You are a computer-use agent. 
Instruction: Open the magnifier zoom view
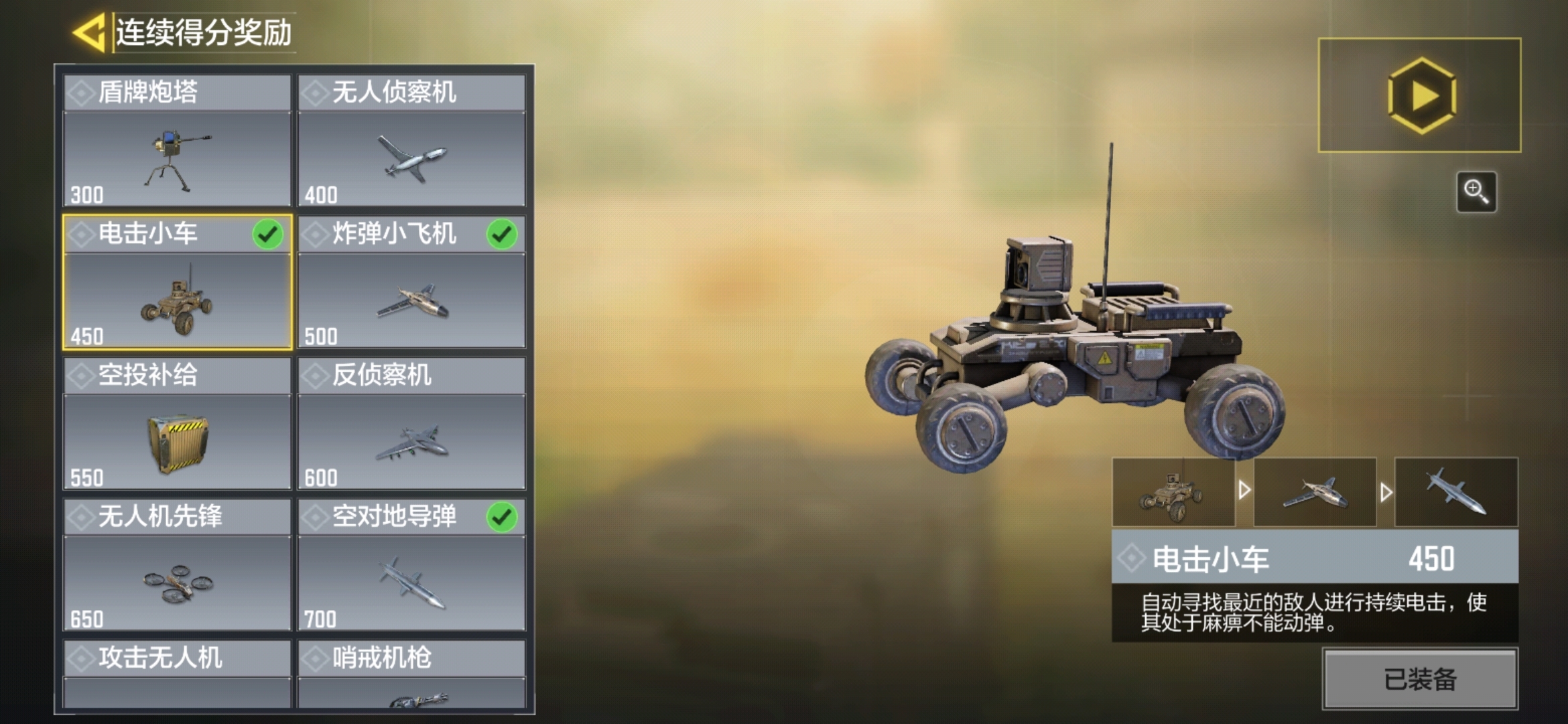pyautogui.click(x=1476, y=192)
